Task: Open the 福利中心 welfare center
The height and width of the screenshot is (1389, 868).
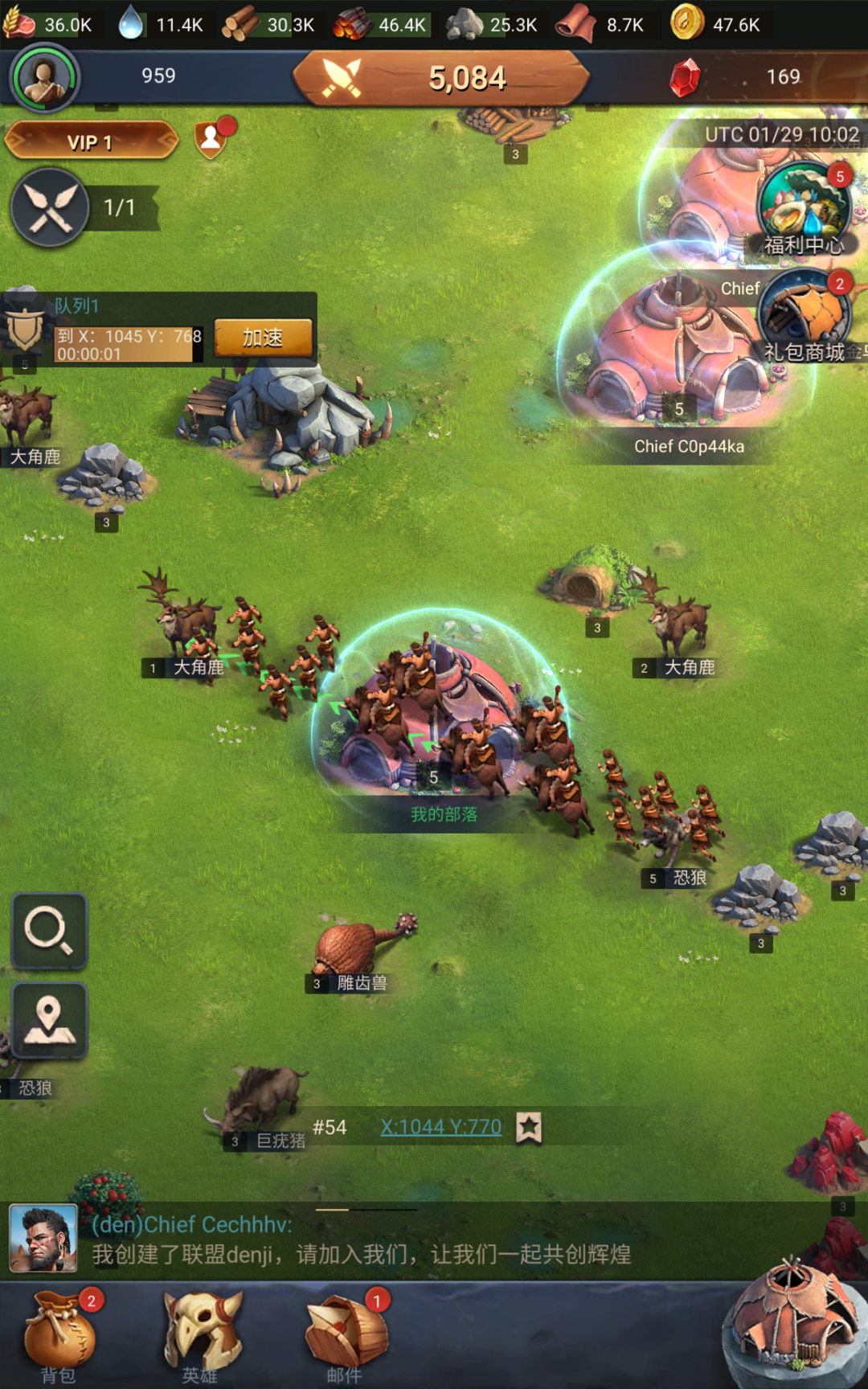Action: (803, 207)
